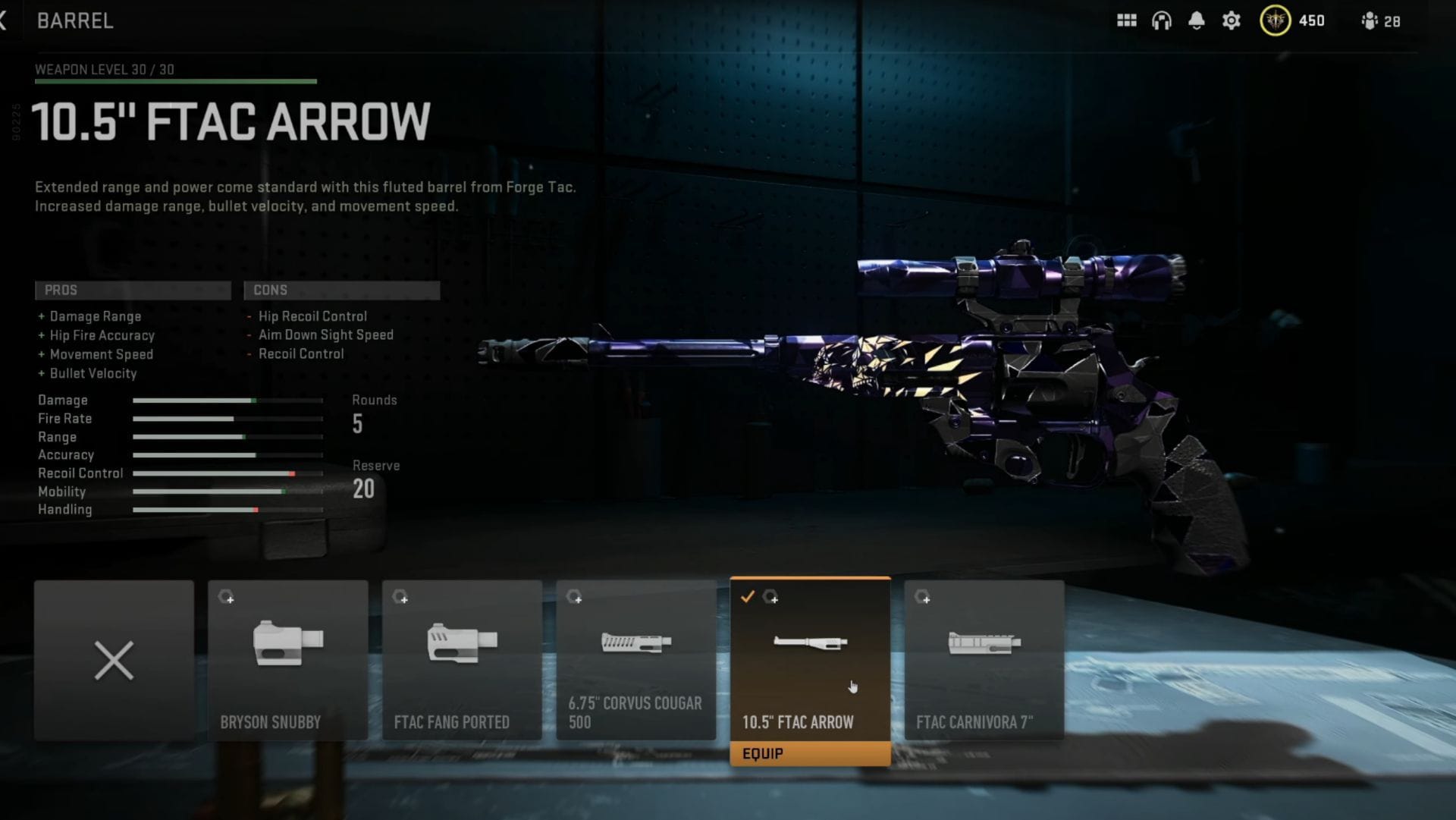Click the Recoil Control stat bar
The width and height of the screenshot is (1456, 820).
coord(227,473)
